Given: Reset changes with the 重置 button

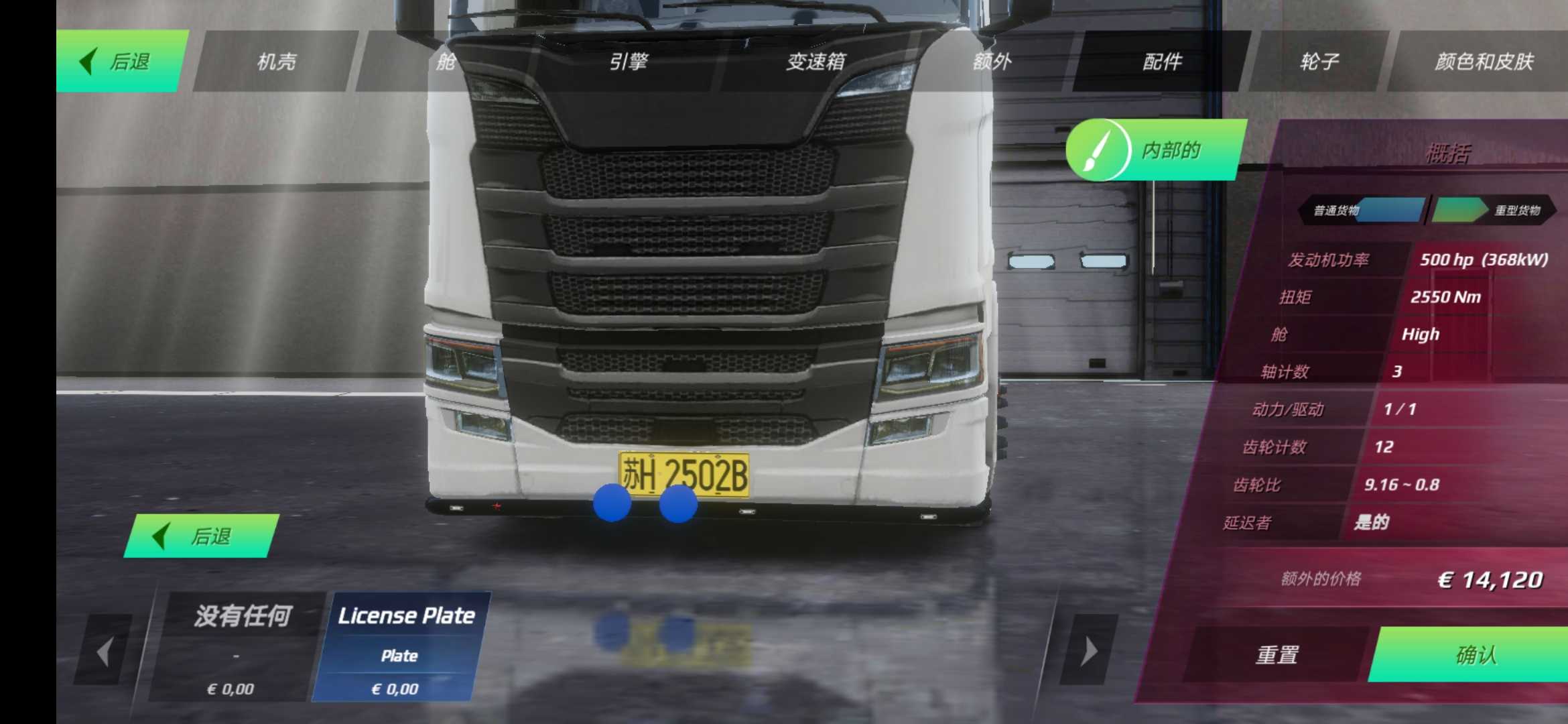Looking at the screenshot, I should coord(1277,654).
